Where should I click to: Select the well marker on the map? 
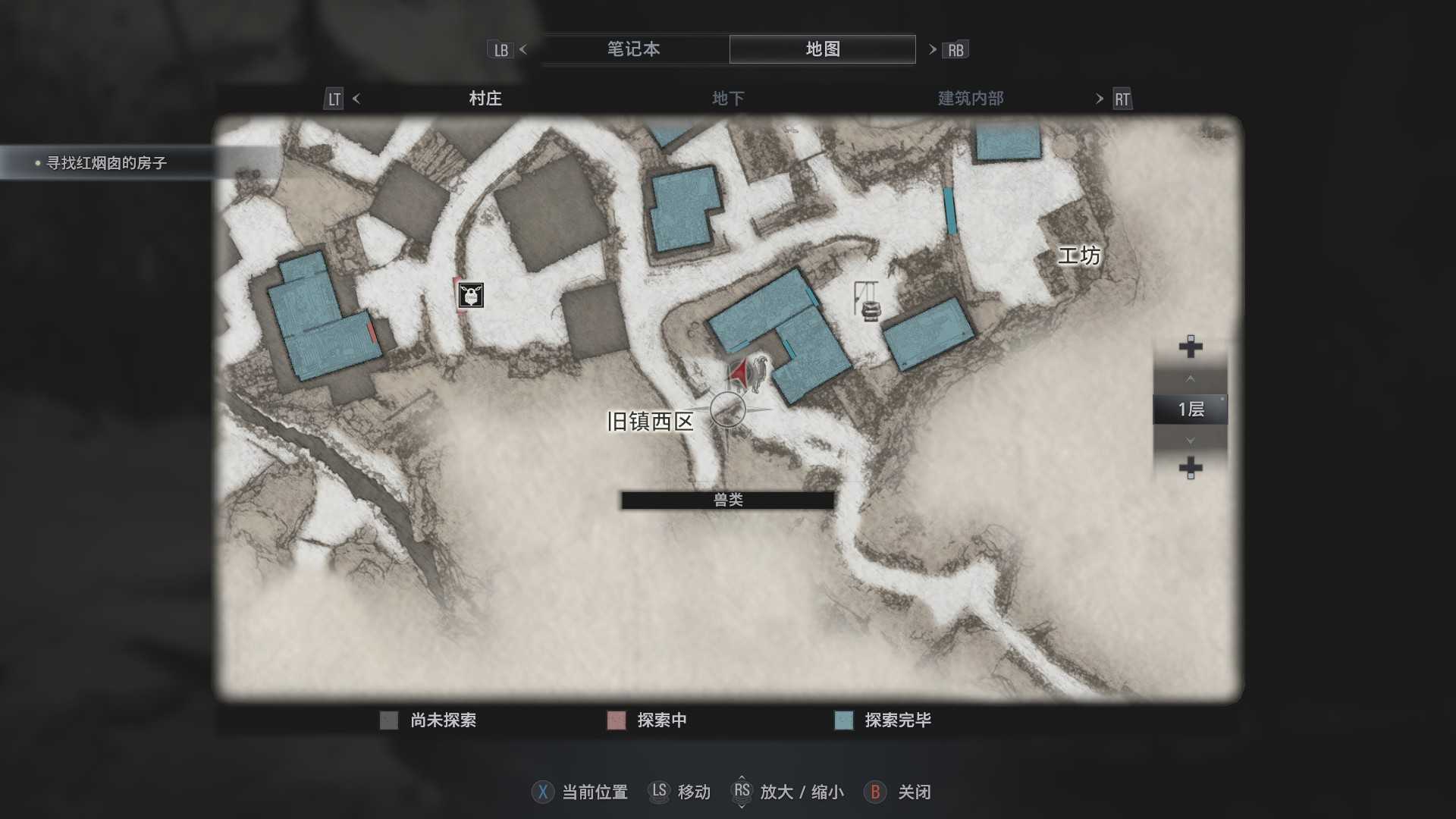point(868,303)
